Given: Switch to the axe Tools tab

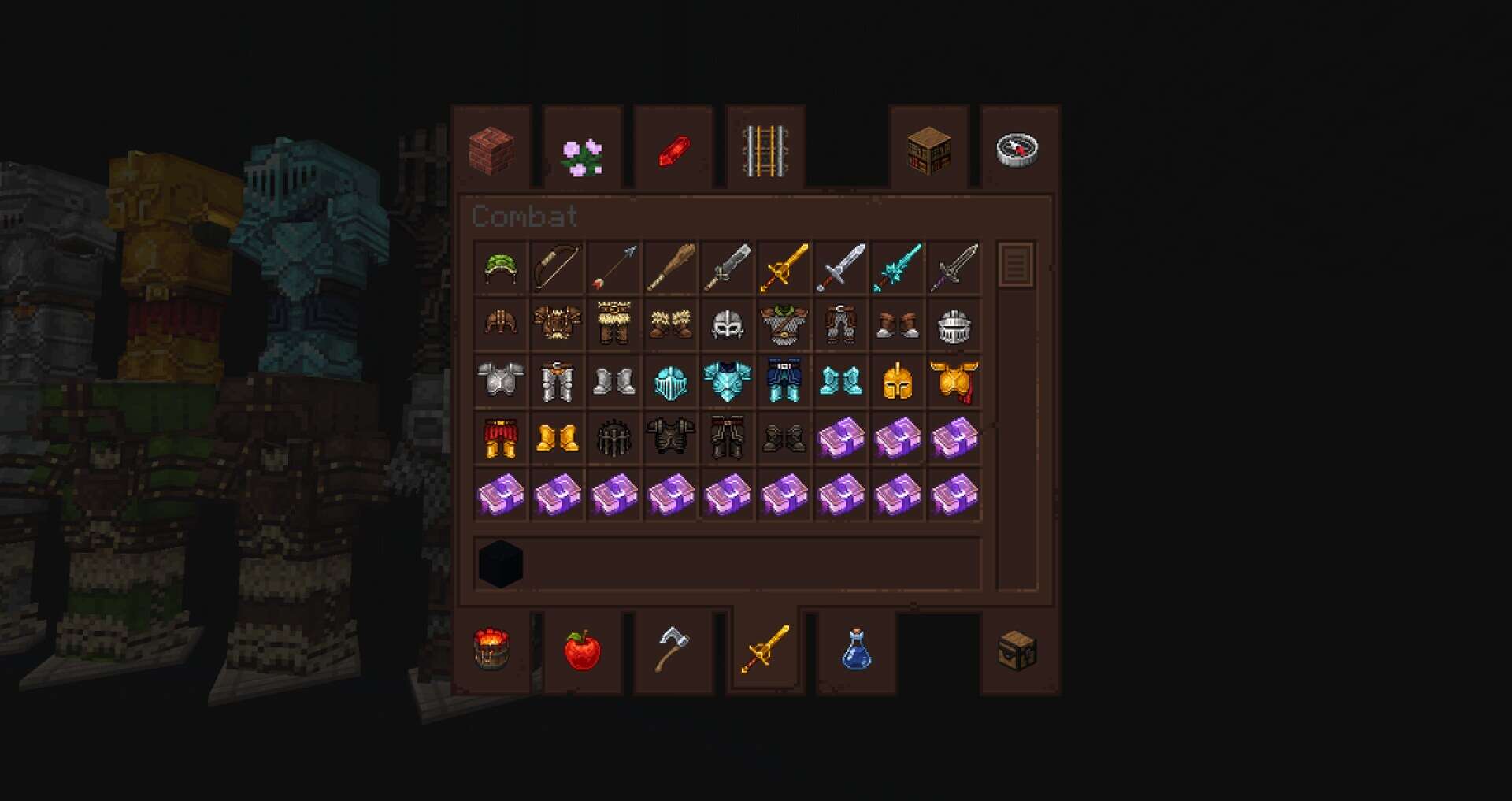Looking at the screenshot, I should click(673, 648).
